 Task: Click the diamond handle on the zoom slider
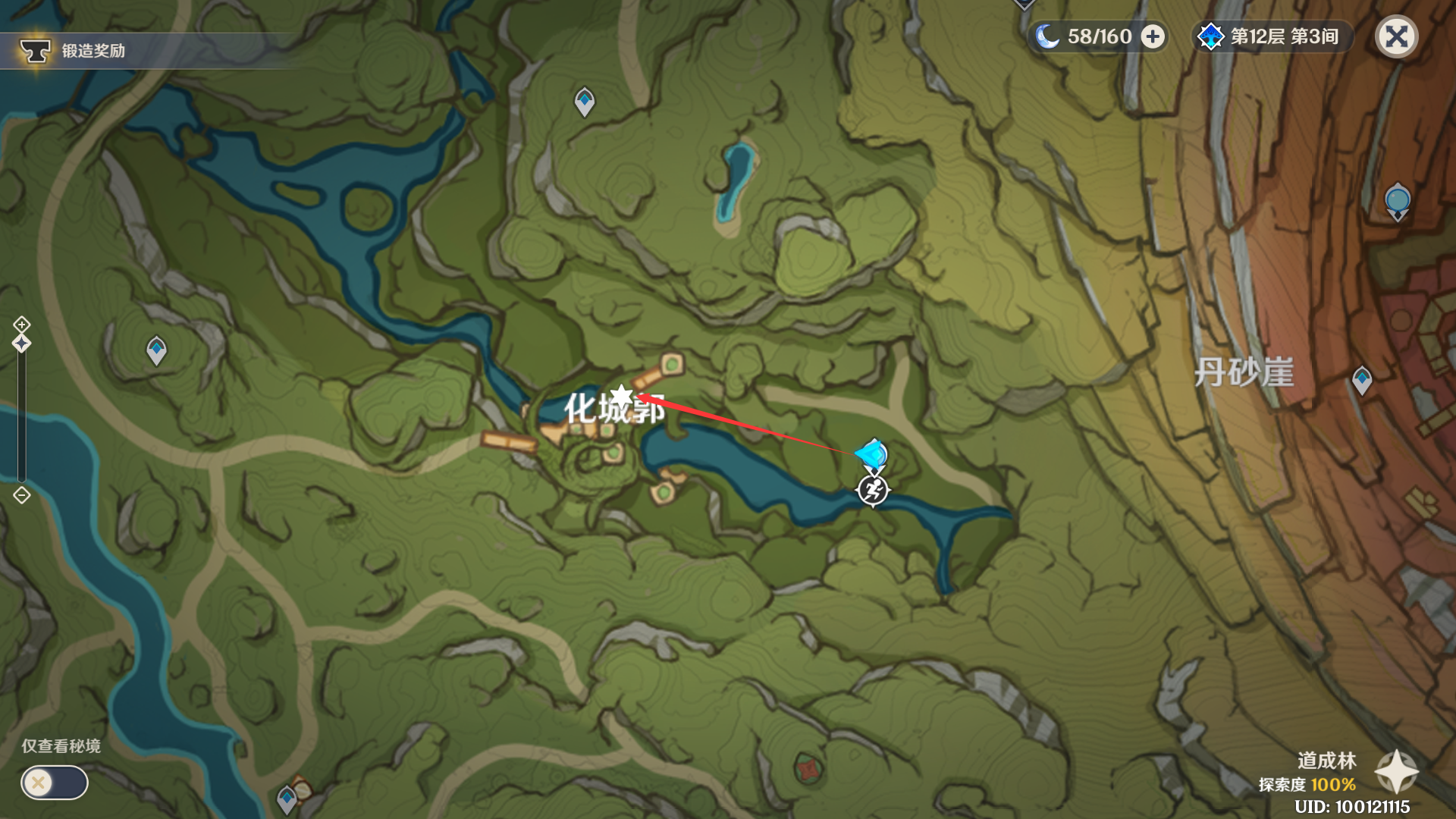[21, 344]
